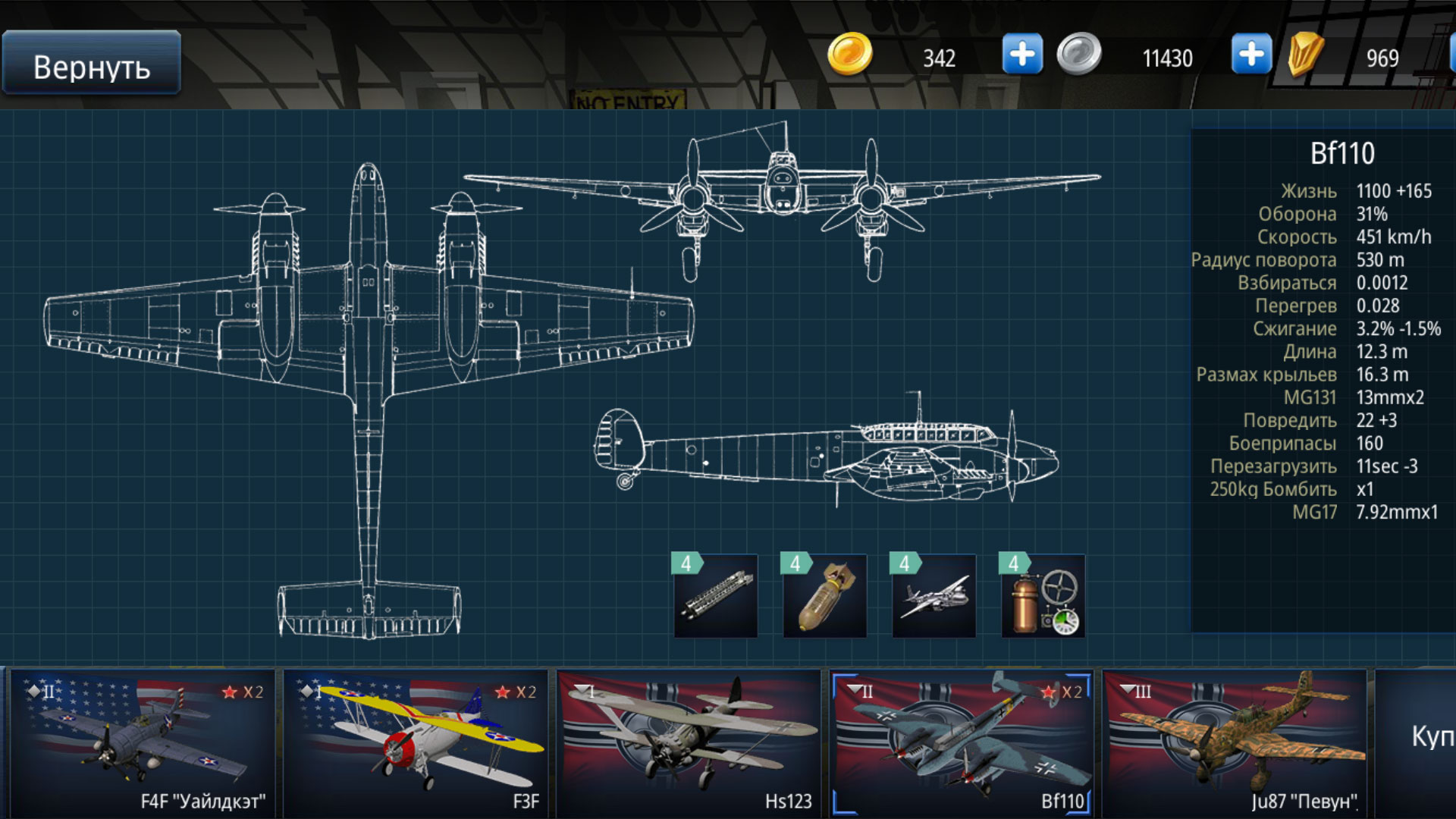Select the bomb upgrade slot

coord(824,596)
